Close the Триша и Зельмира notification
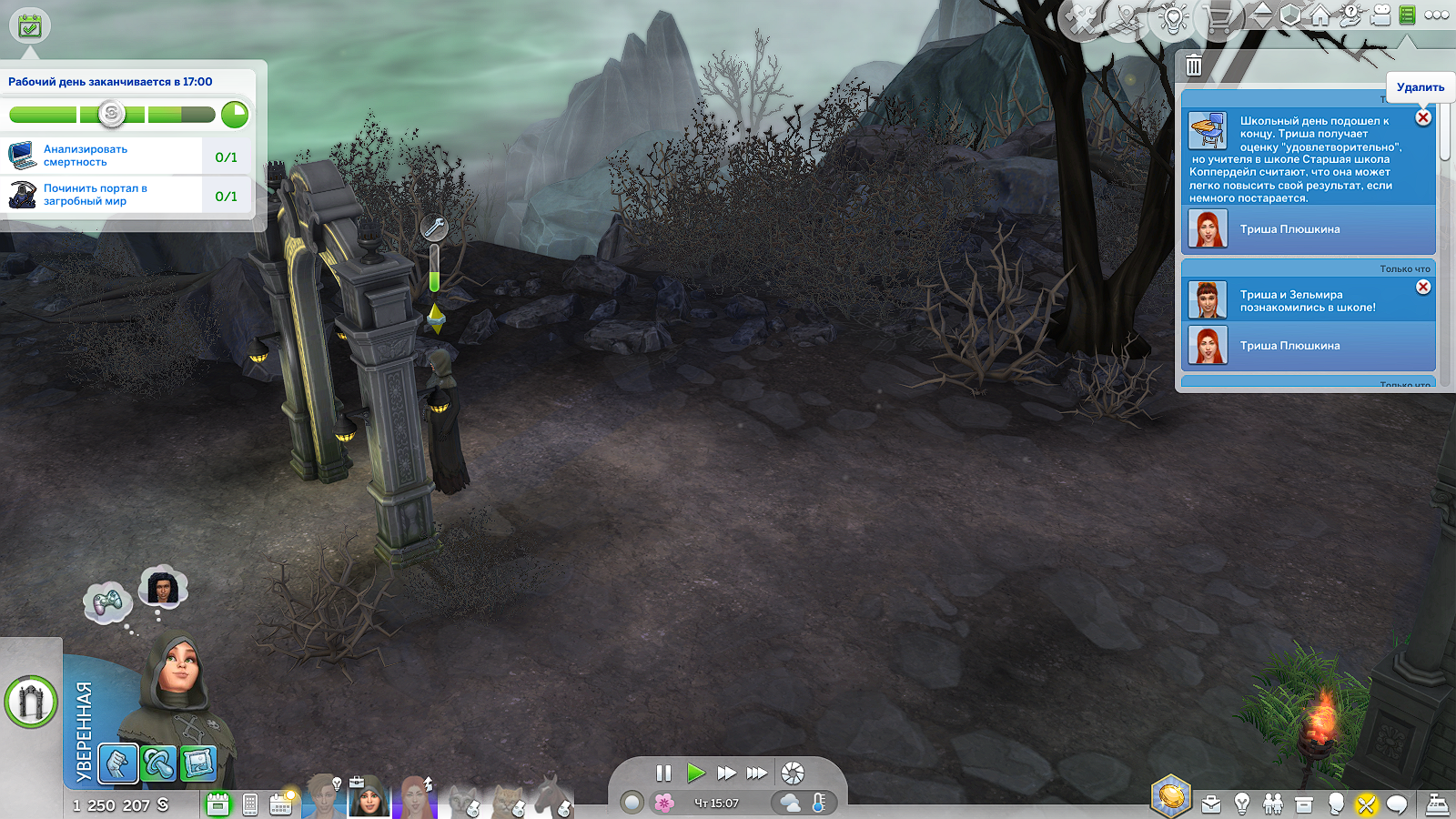Viewport: 1456px width, 819px height. pos(1423,287)
